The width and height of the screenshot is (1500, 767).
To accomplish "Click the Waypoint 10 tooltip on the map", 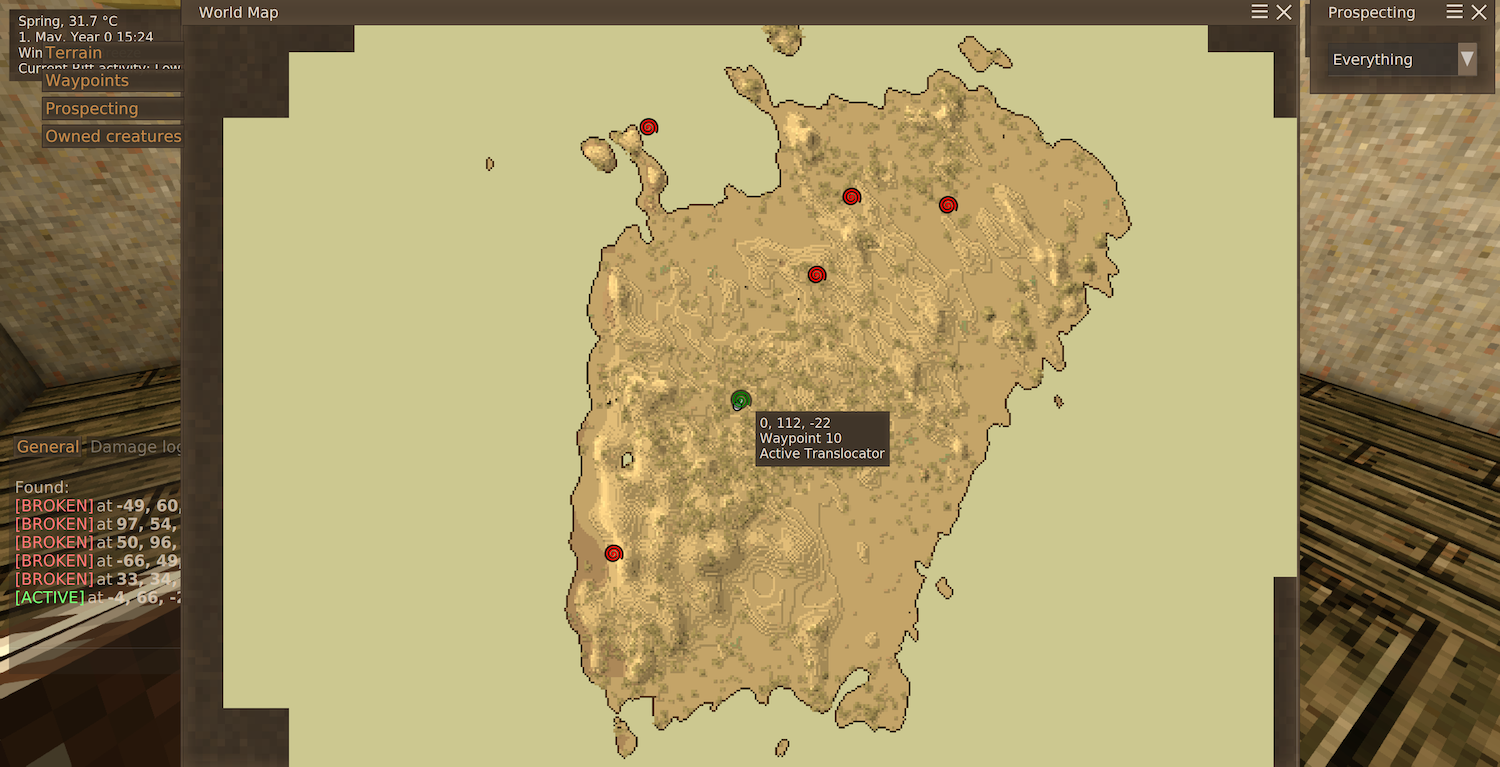I will [x=822, y=438].
